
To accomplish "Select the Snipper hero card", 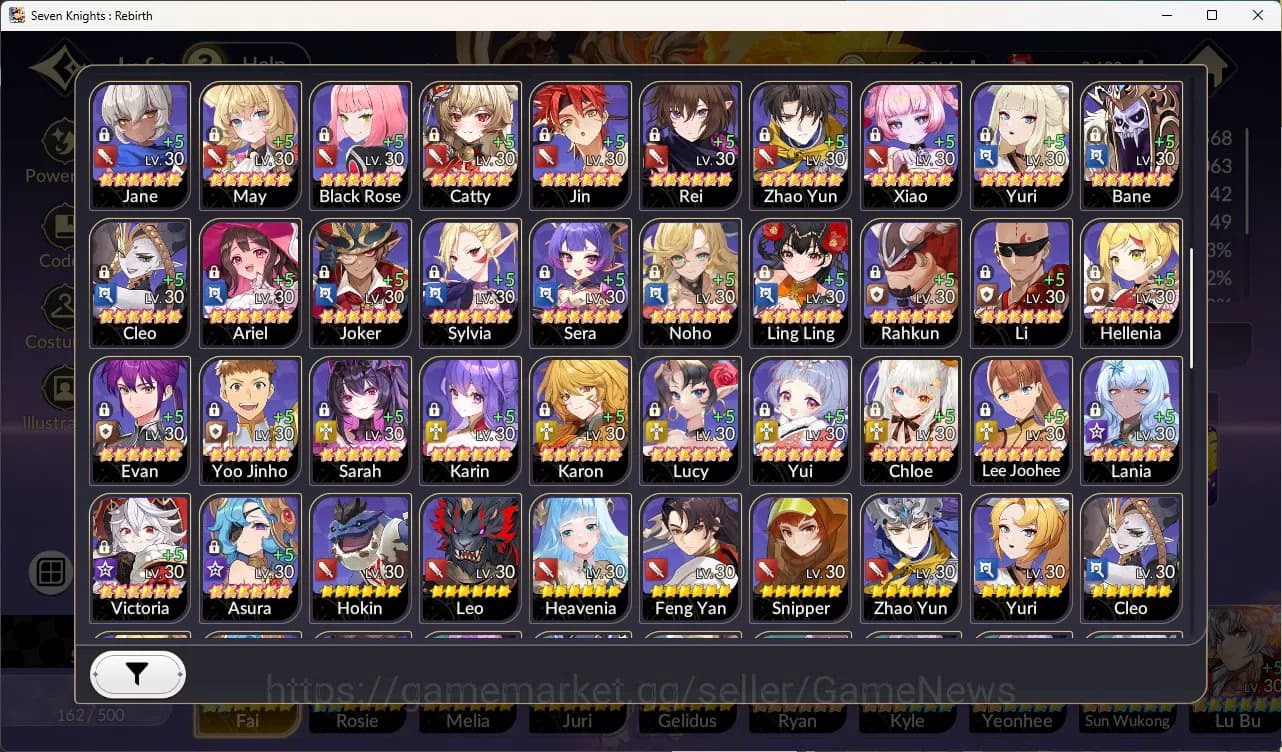I will click(x=800, y=557).
